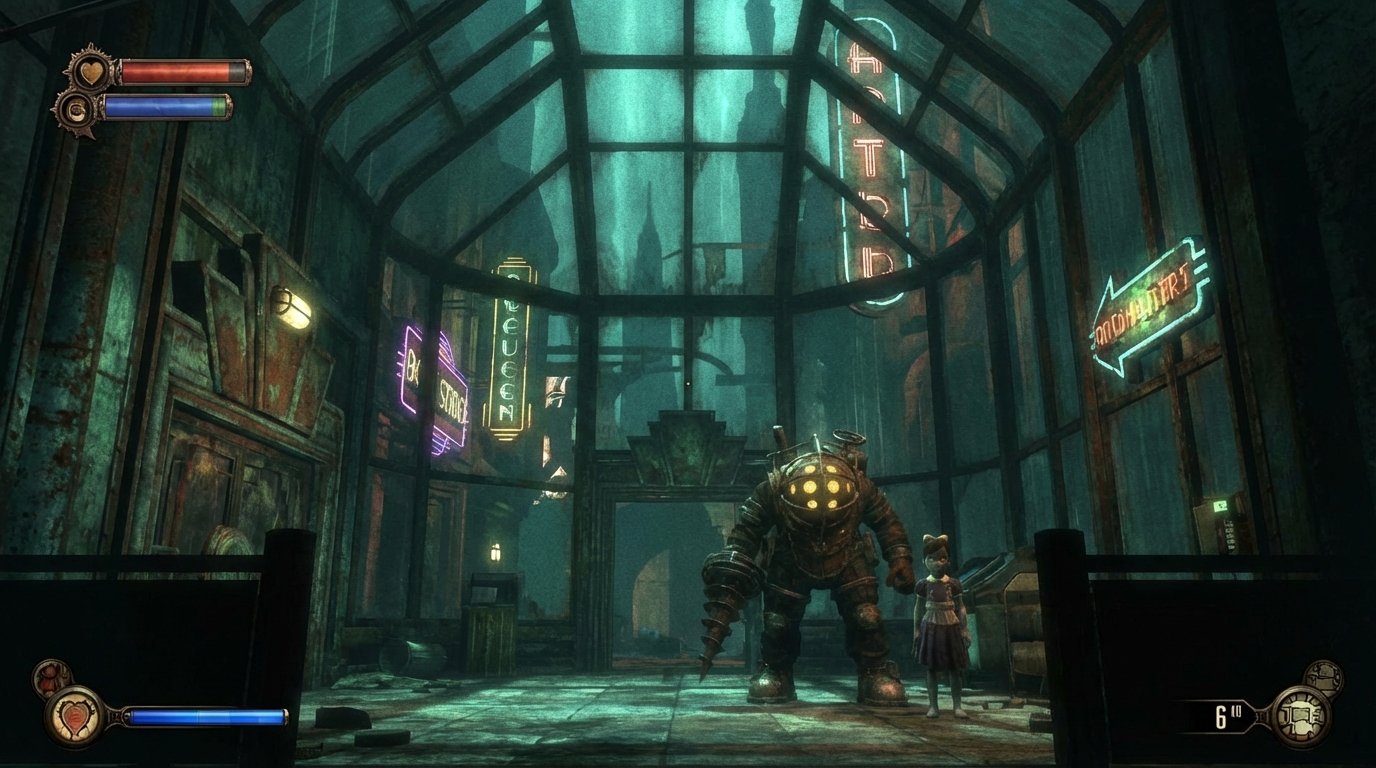Viewport: 1376px width, 768px height.
Task: Activate the equipped heart-shaped vigor icon
Action: click(x=74, y=716)
